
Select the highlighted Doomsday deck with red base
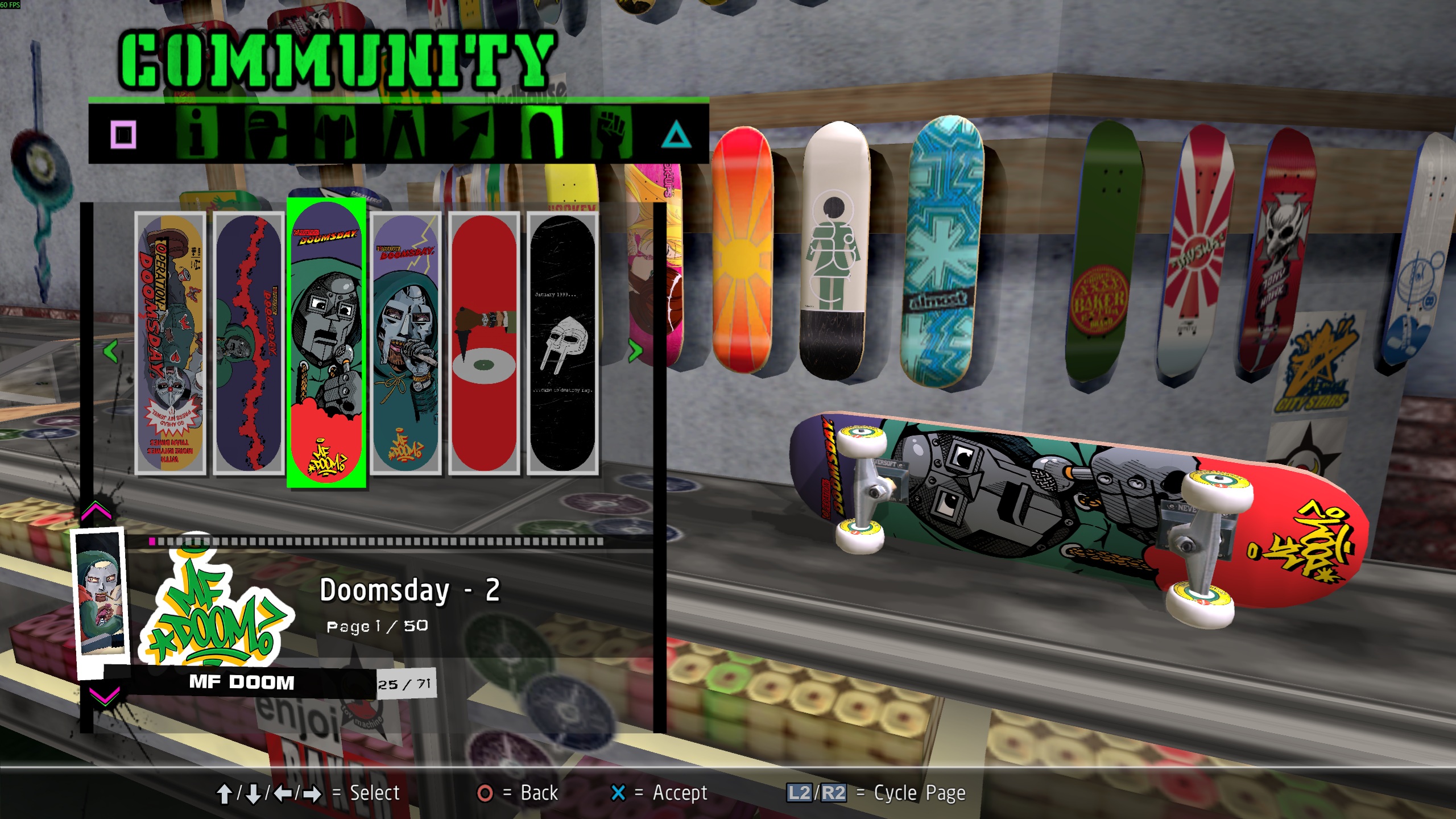[x=326, y=343]
